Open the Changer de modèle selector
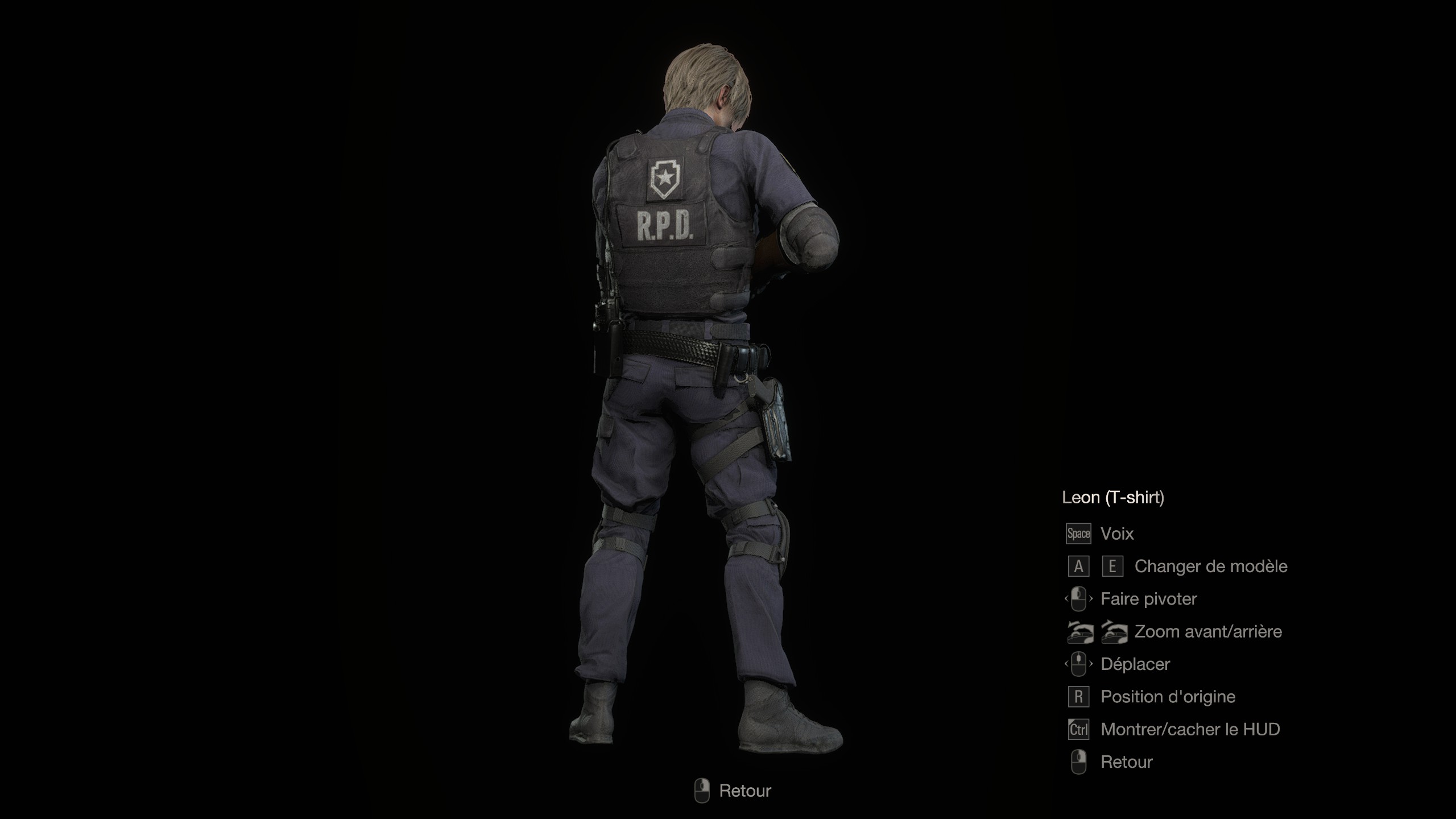 point(1210,566)
